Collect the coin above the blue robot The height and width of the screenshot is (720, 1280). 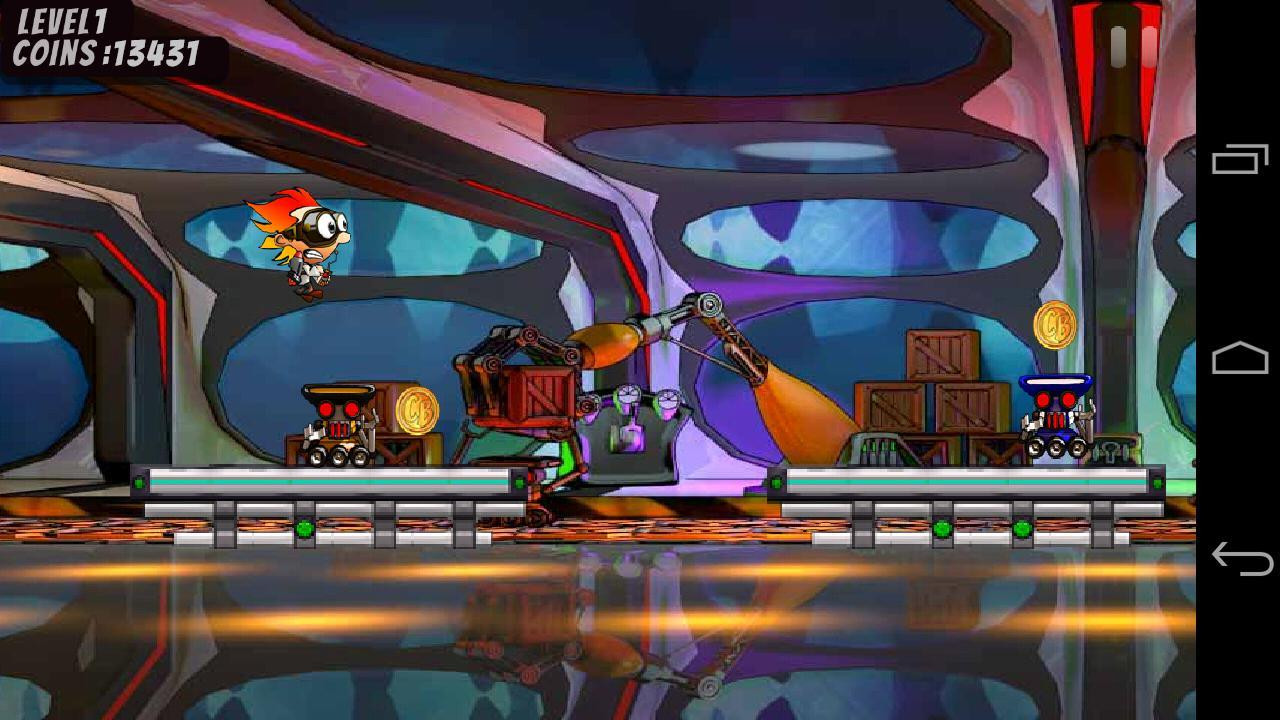pyautogui.click(x=1054, y=327)
